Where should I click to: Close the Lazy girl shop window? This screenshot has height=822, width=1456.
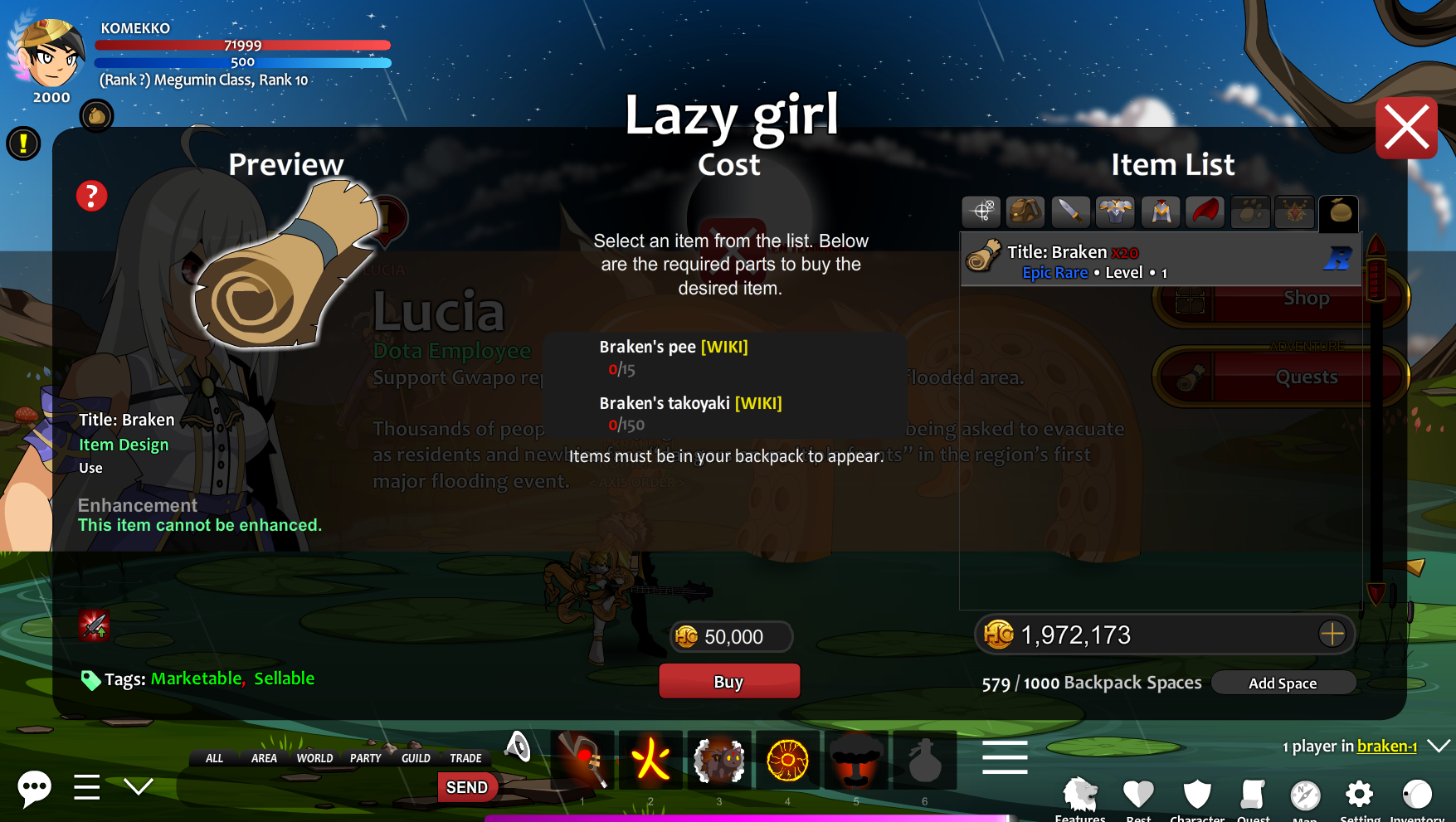pyautogui.click(x=1406, y=129)
